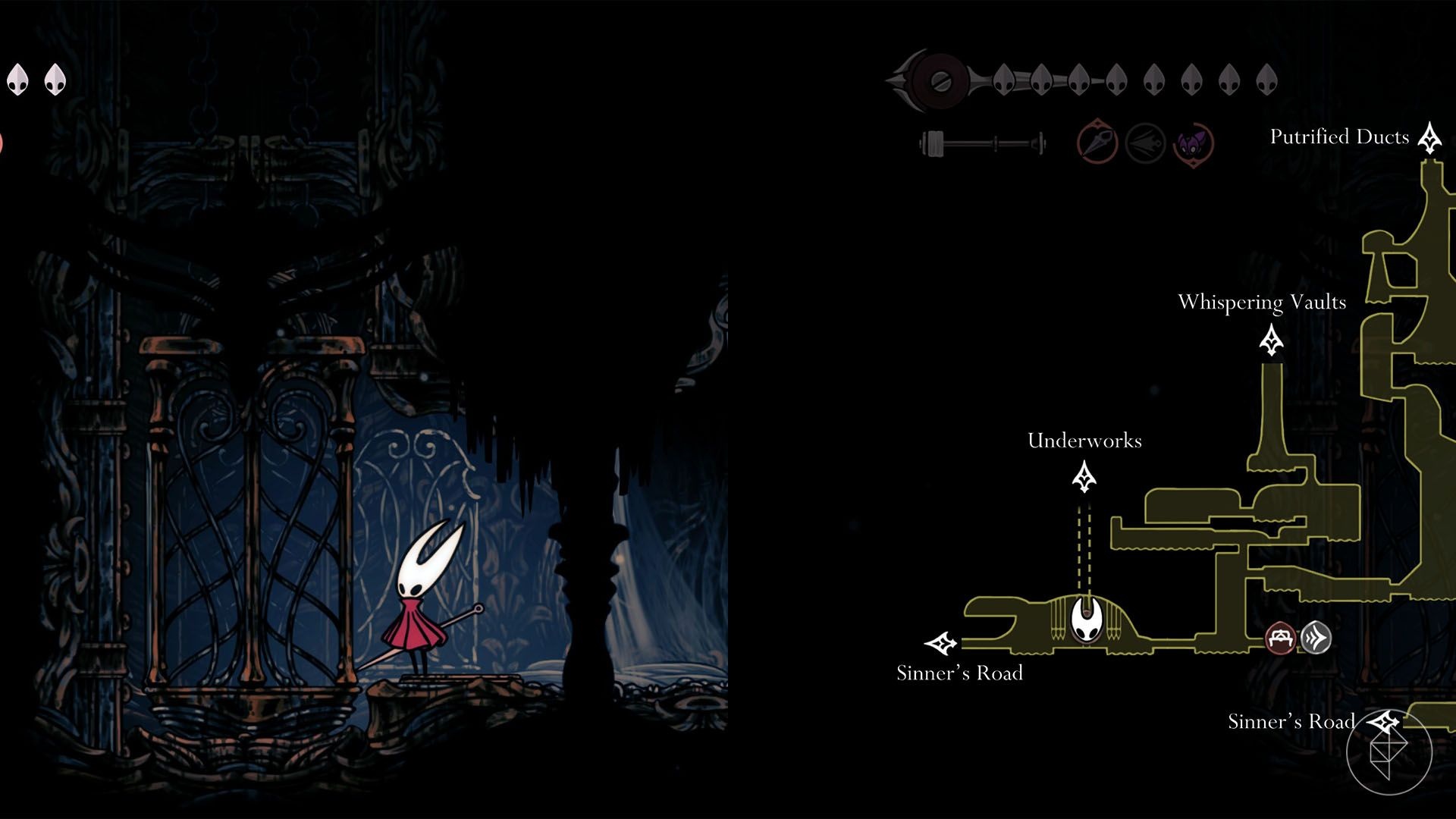Select the gray feather-arrow map pin

1316,638
